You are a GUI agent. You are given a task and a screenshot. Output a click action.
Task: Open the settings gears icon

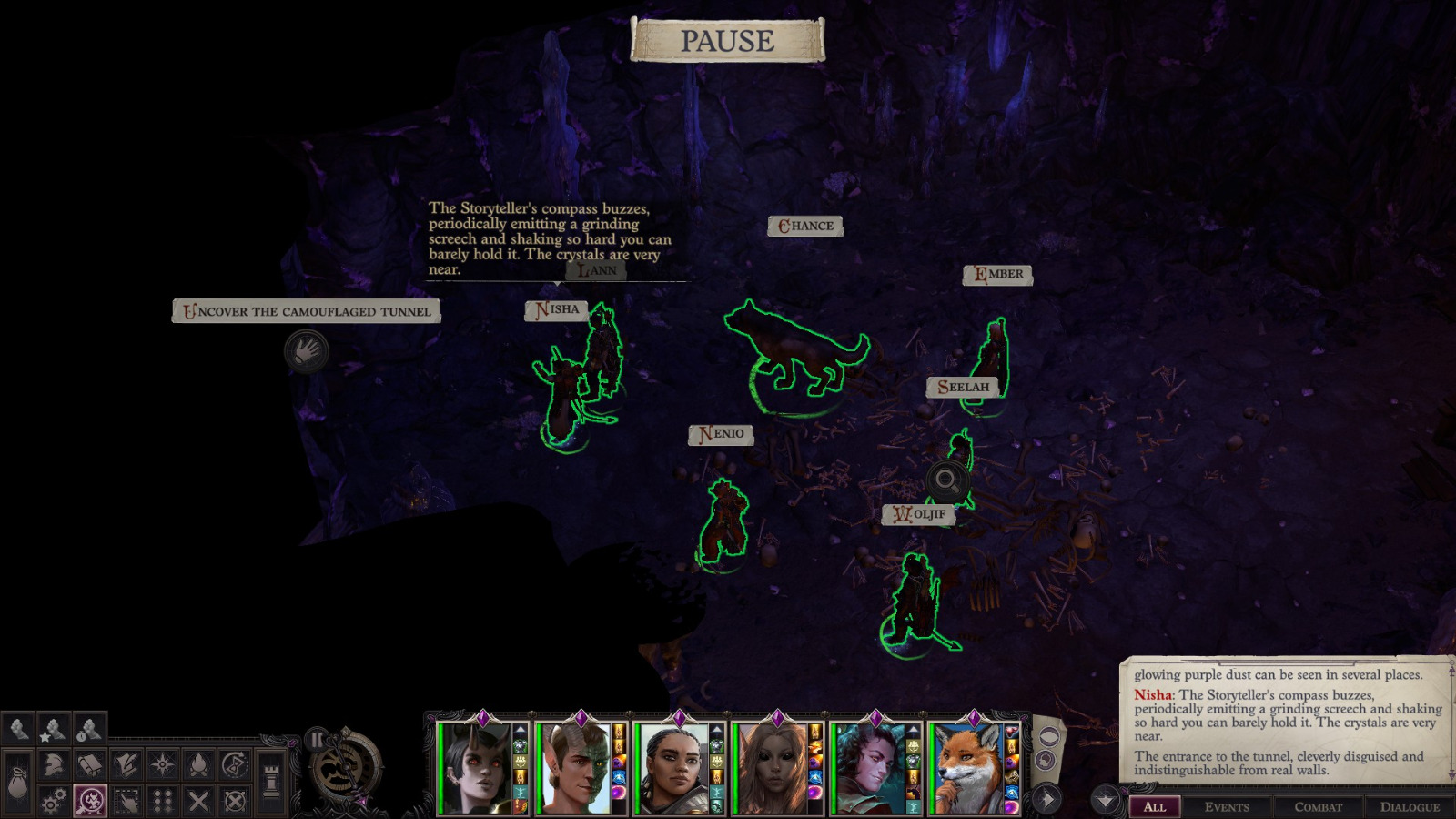coord(54,800)
